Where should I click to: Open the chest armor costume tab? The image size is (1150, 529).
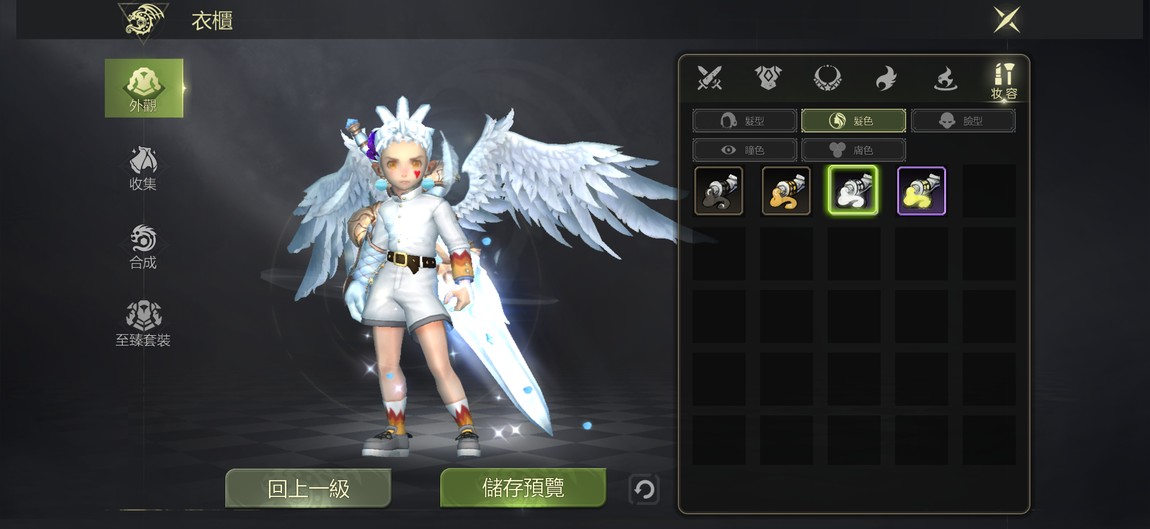(x=769, y=77)
